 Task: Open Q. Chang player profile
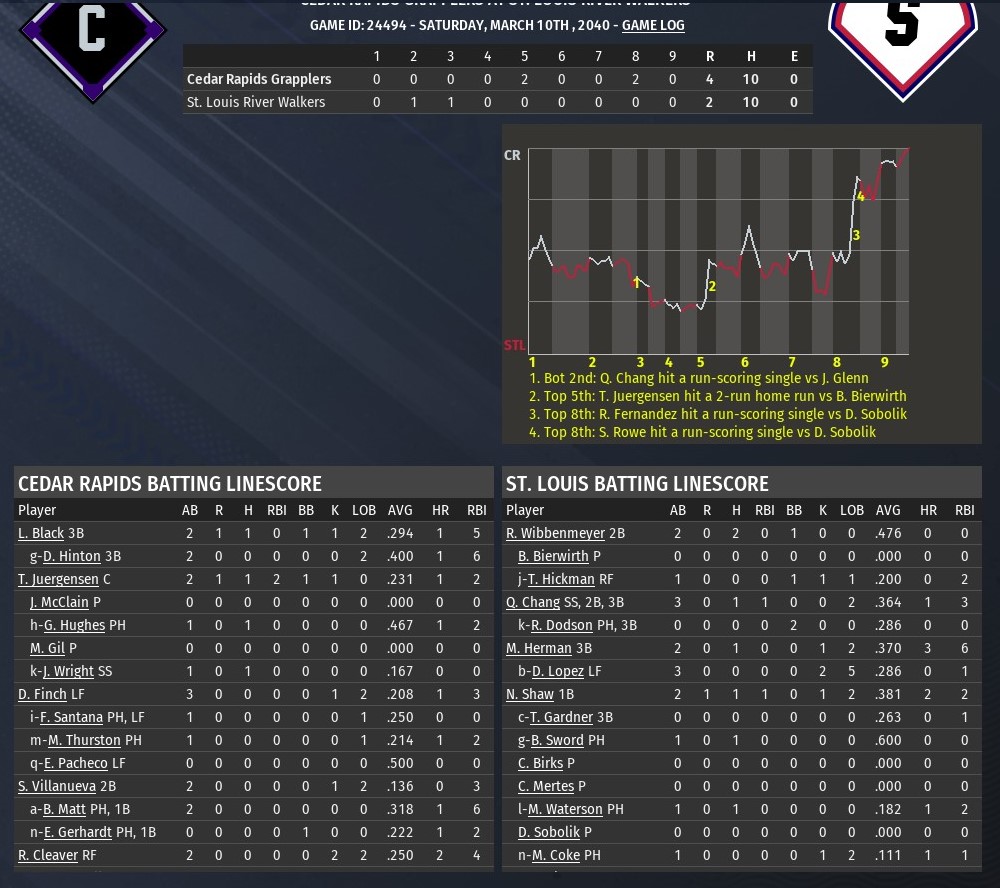(x=533, y=602)
